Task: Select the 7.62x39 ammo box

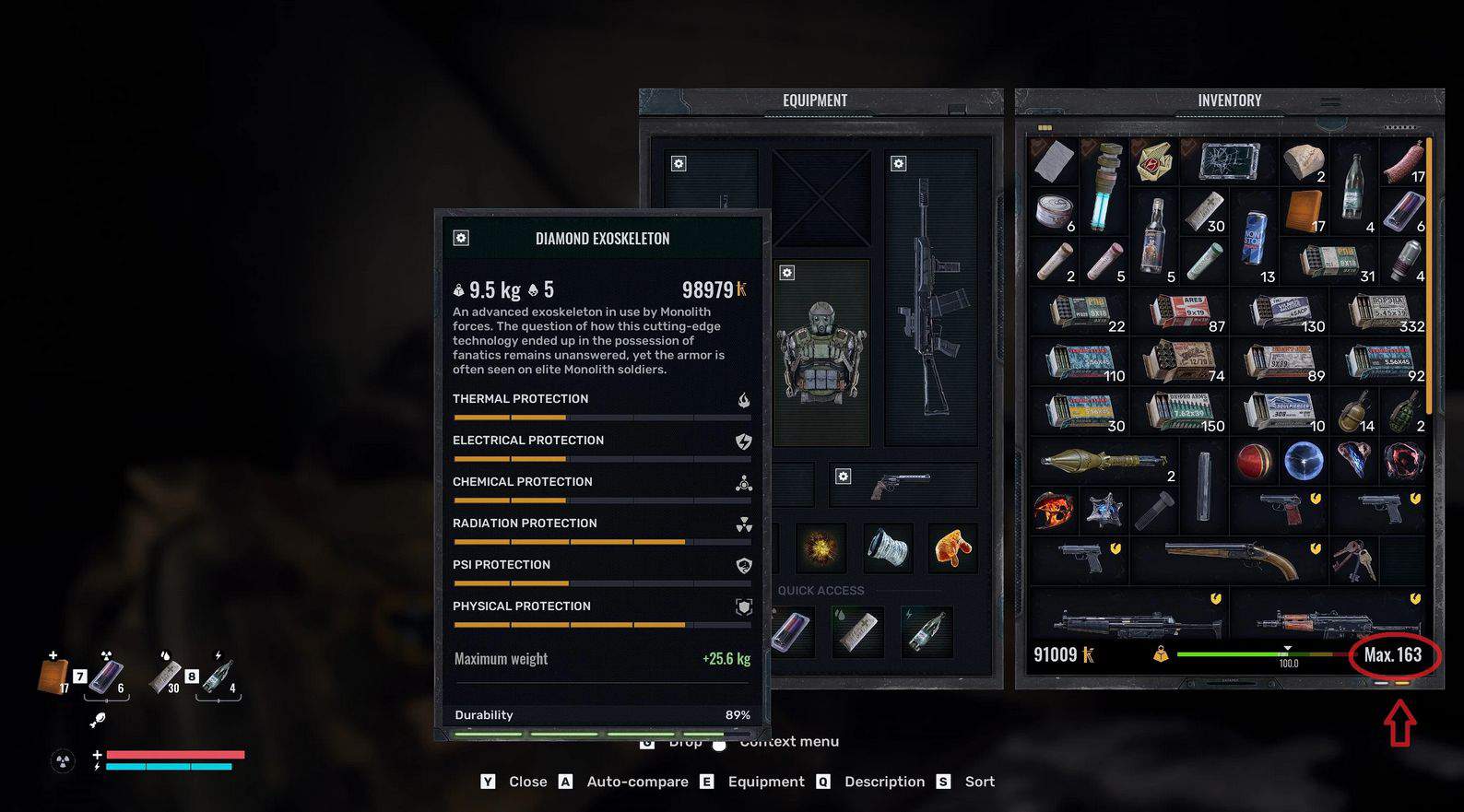Action: coord(1183,411)
